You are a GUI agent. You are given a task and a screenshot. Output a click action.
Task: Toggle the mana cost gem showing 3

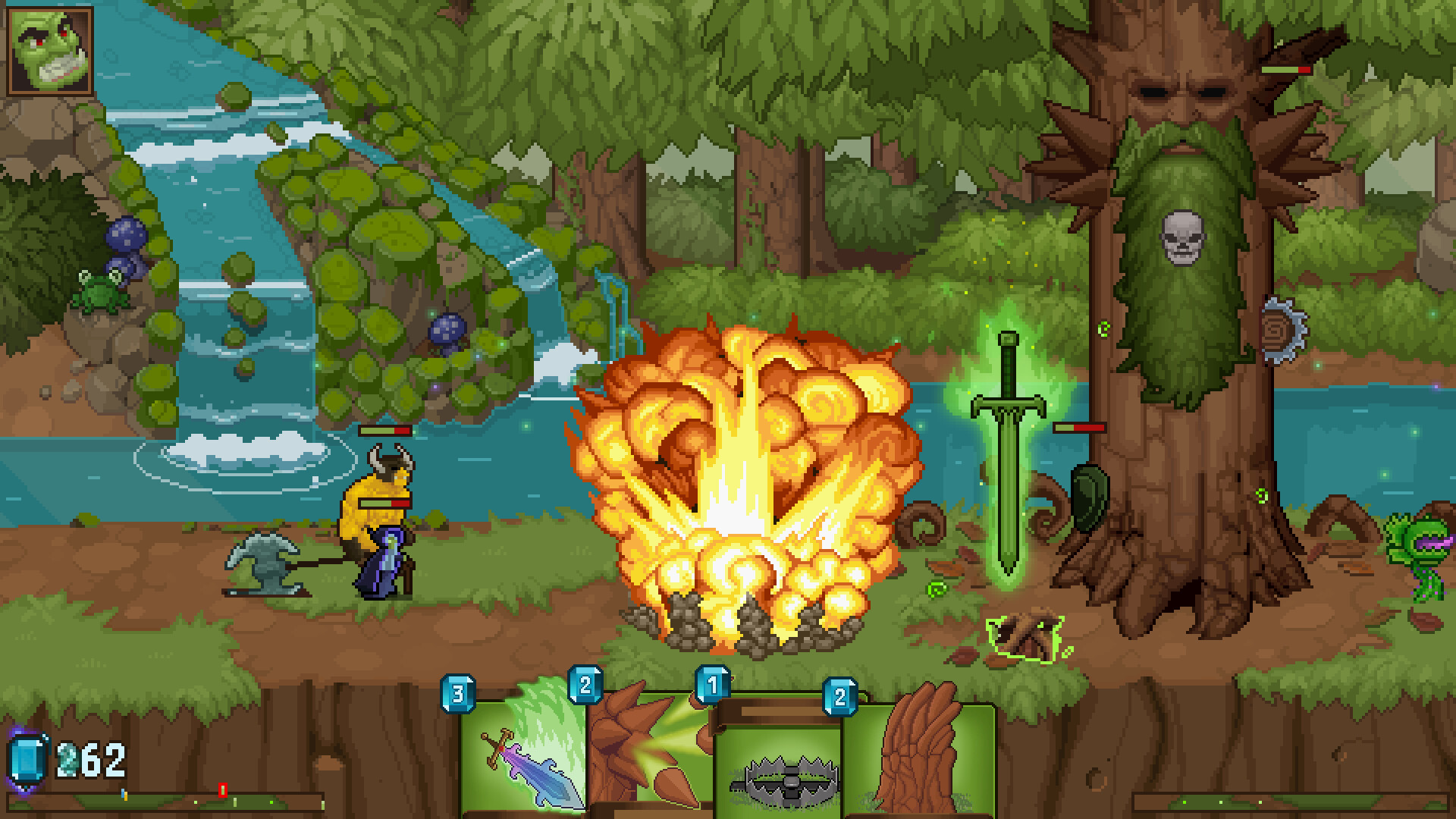(456, 692)
